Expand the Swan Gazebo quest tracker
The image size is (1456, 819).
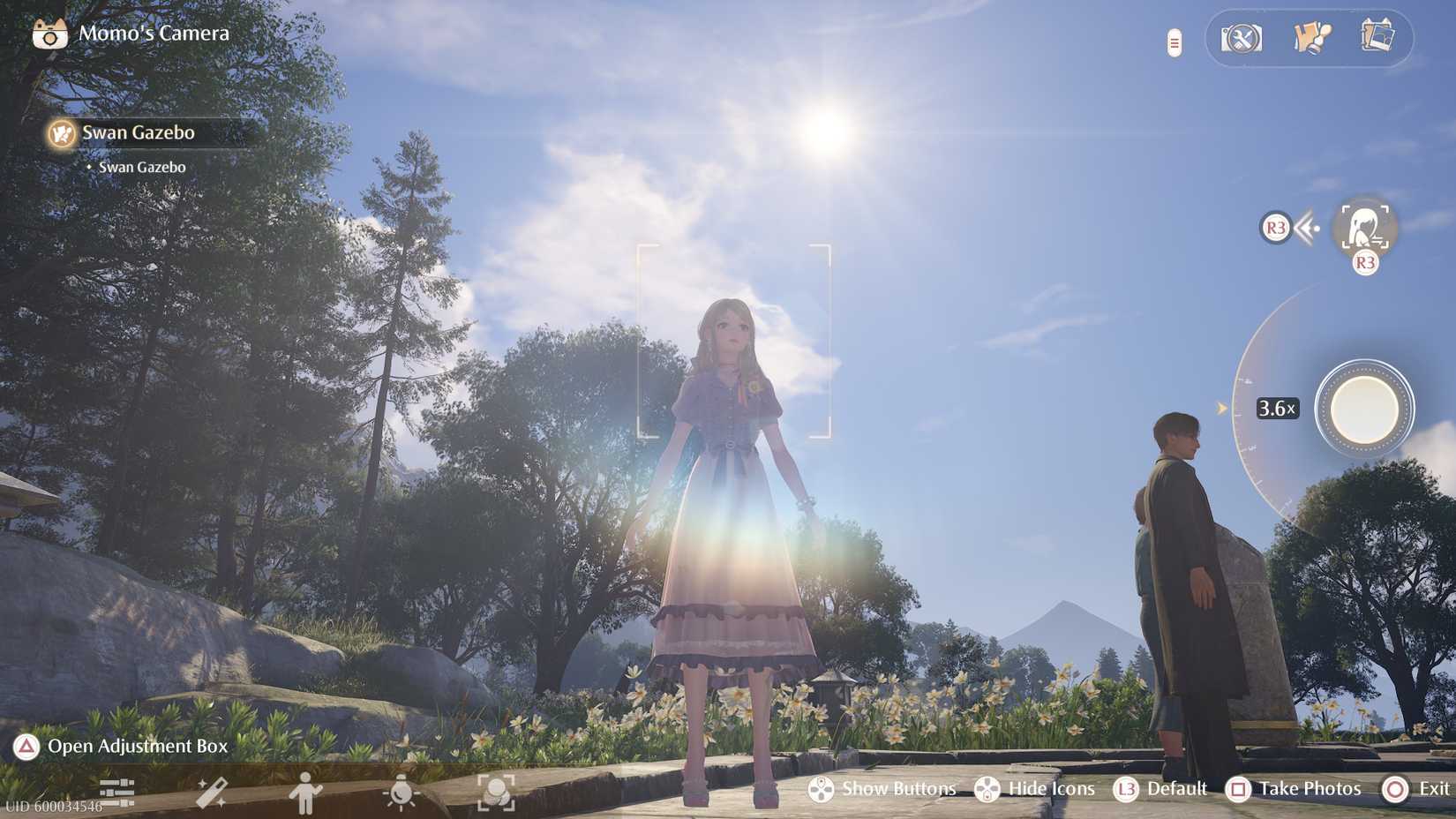point(137,132)
